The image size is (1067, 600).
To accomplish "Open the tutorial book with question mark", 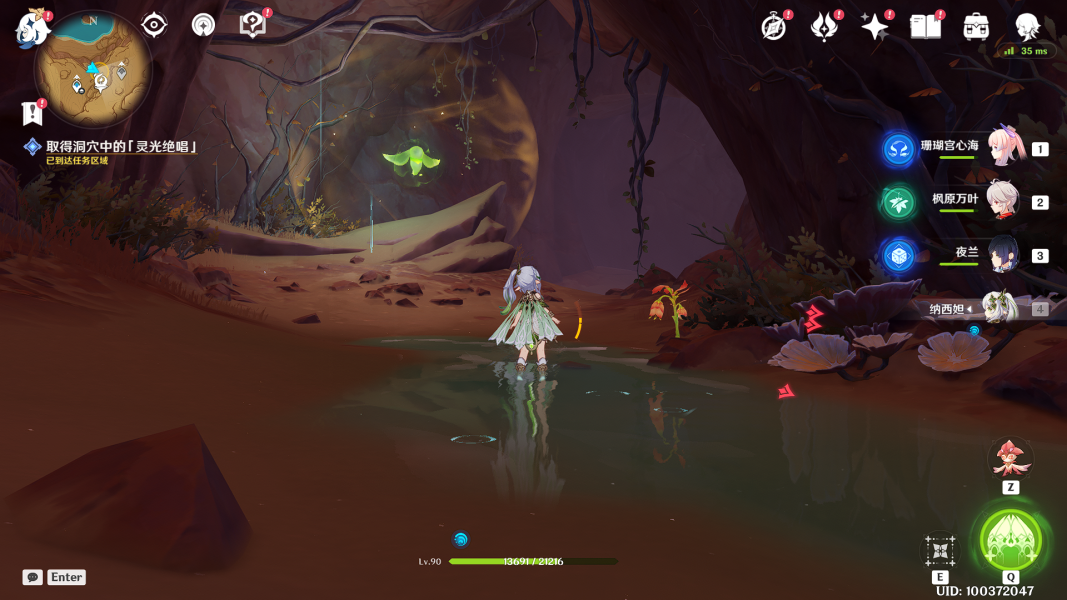I will 253,25.
